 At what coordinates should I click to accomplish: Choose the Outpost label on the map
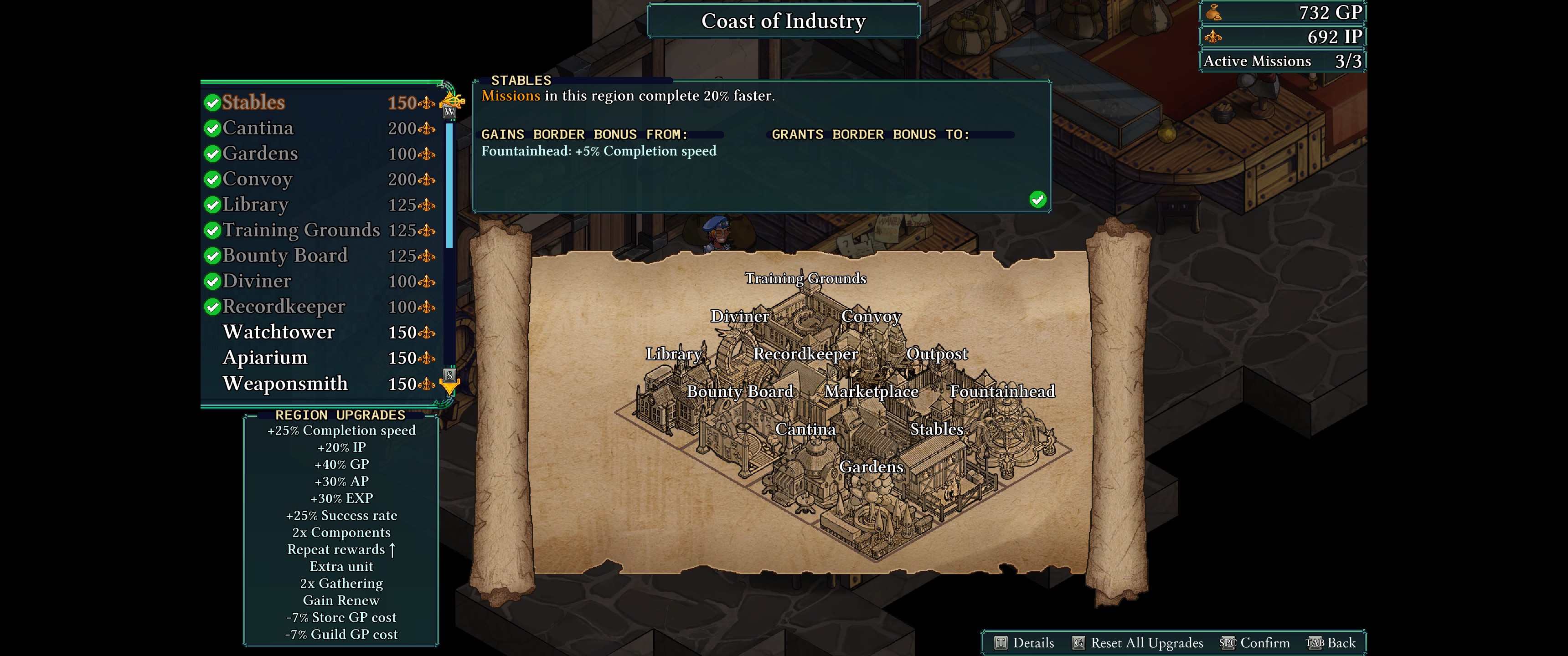[x=936, y=354]
